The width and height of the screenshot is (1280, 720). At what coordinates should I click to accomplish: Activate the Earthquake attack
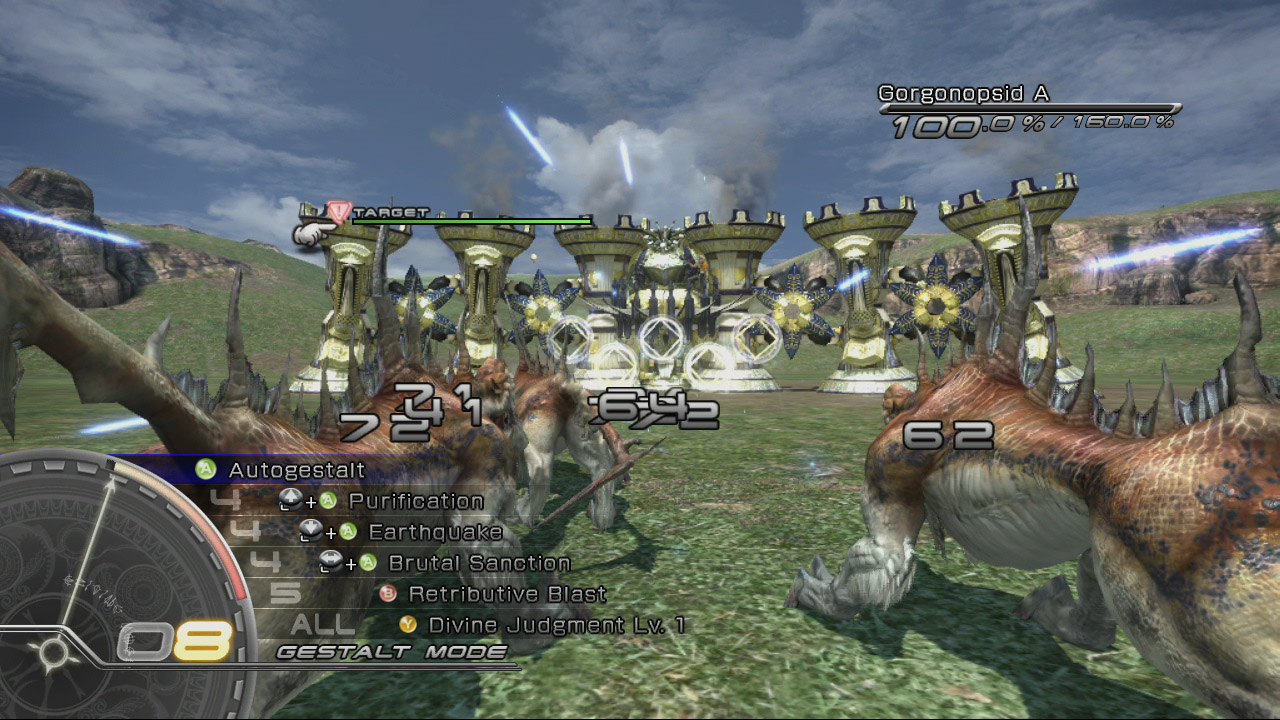pyautogui.click(x=435, y=532)
